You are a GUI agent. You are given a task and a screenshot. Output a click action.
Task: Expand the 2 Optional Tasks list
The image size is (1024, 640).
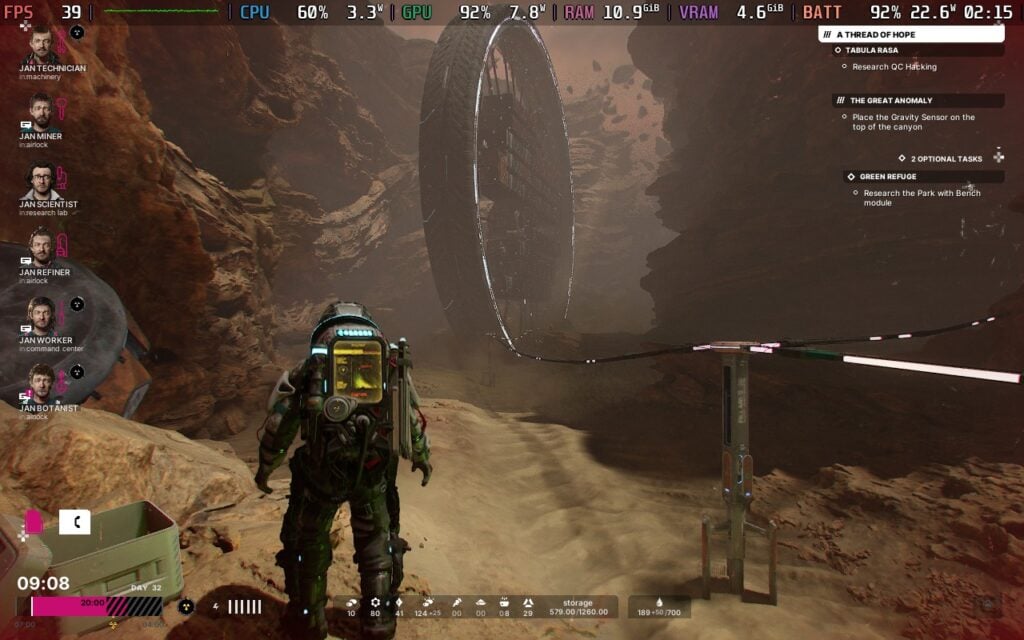(946, 158)
